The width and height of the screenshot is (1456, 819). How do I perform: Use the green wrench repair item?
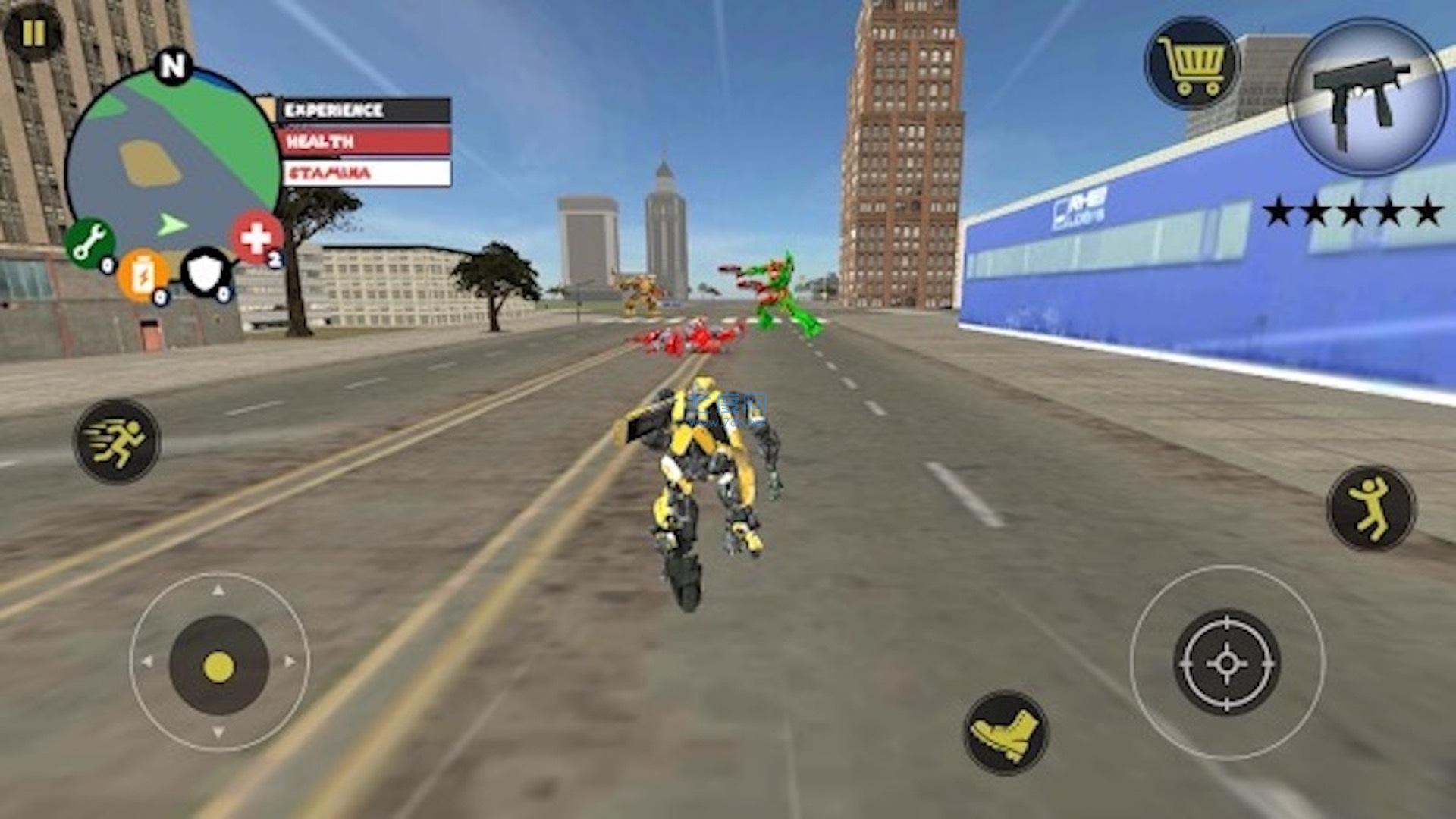point(89,243)
